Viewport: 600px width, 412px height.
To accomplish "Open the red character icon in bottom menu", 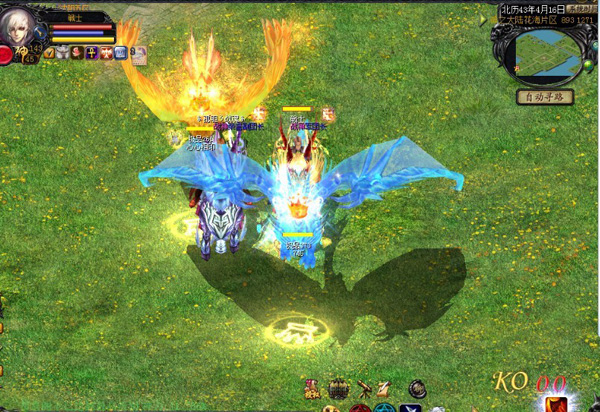I will [313, 388].
